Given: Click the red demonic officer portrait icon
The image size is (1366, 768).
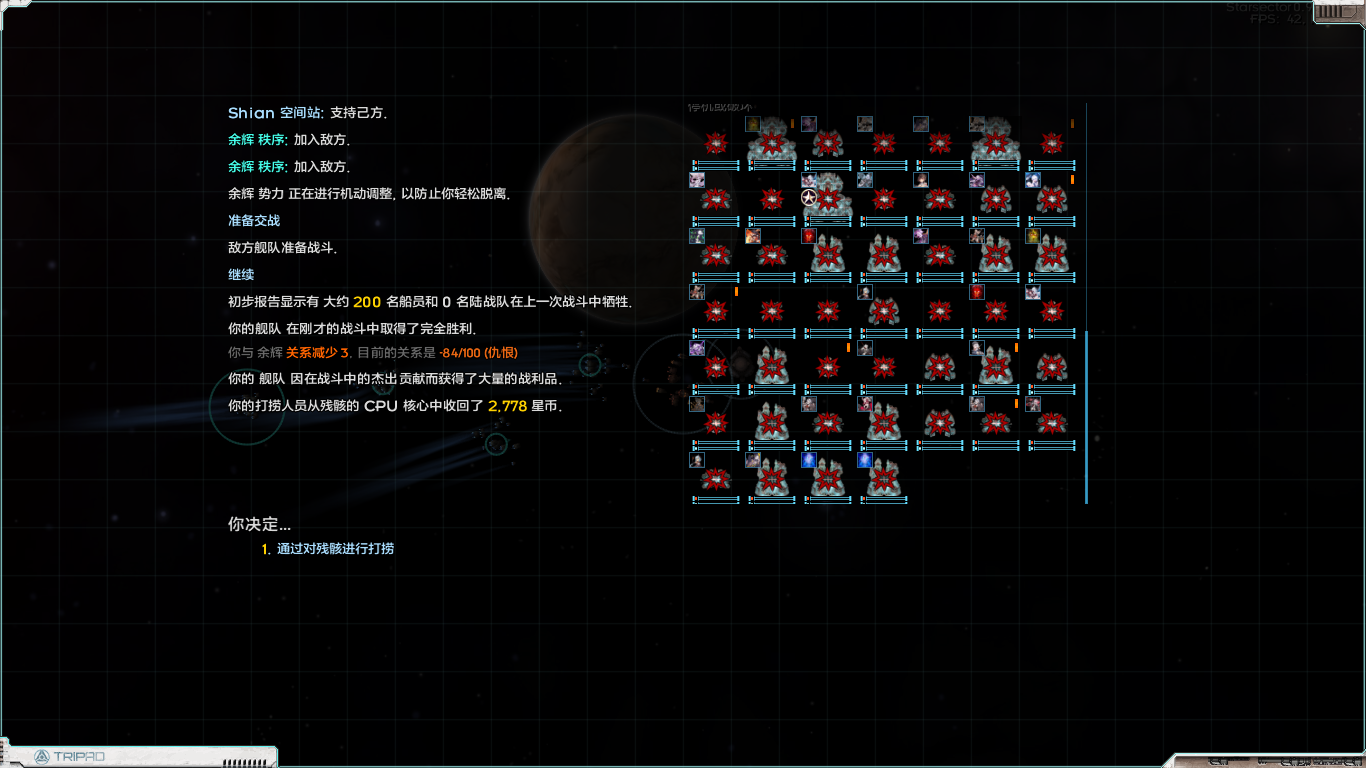Looking at the screenshot, I should [x=809, y=236].
